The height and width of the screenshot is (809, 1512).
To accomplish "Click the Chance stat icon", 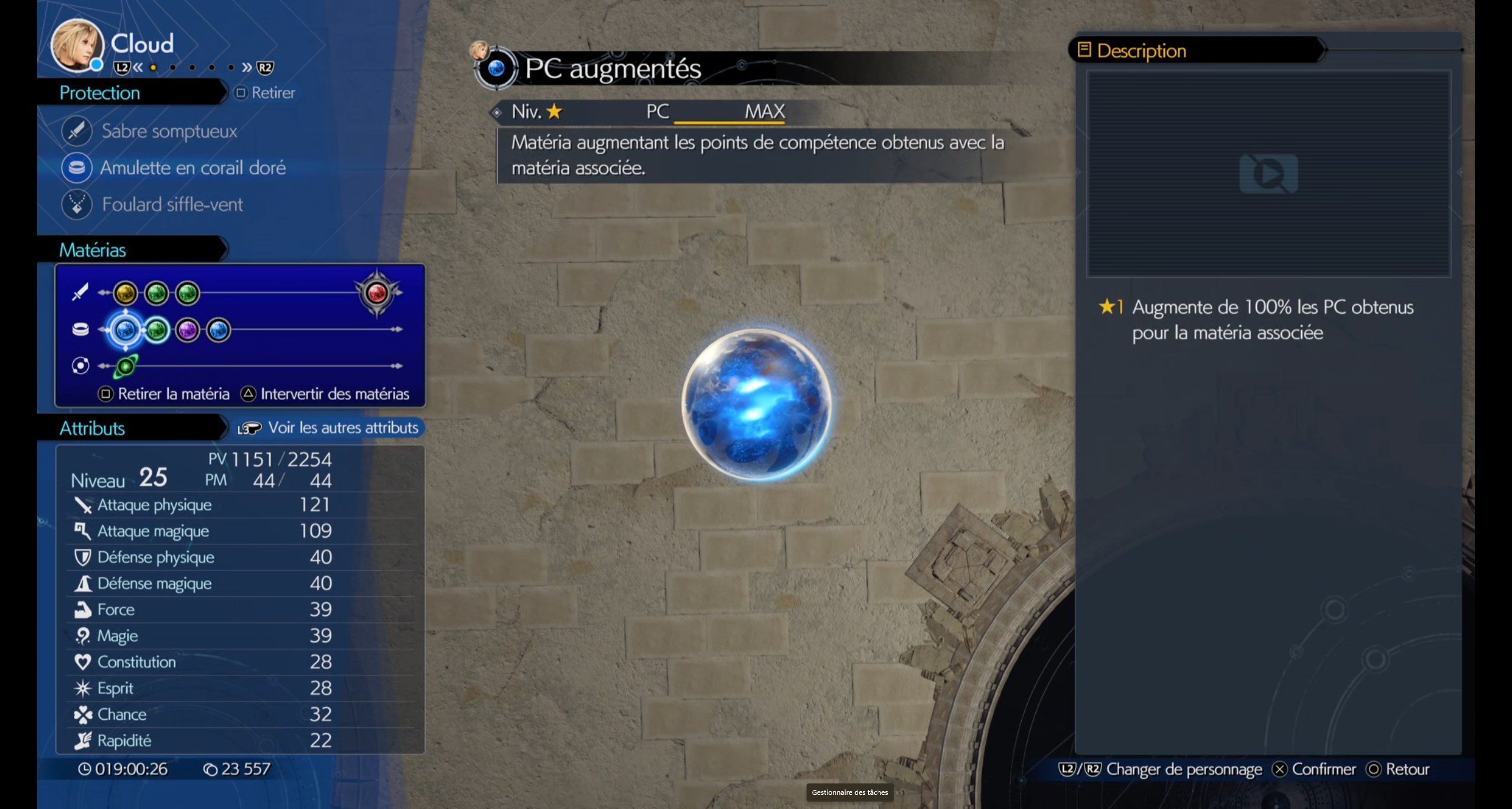I will tap(83, 714).
